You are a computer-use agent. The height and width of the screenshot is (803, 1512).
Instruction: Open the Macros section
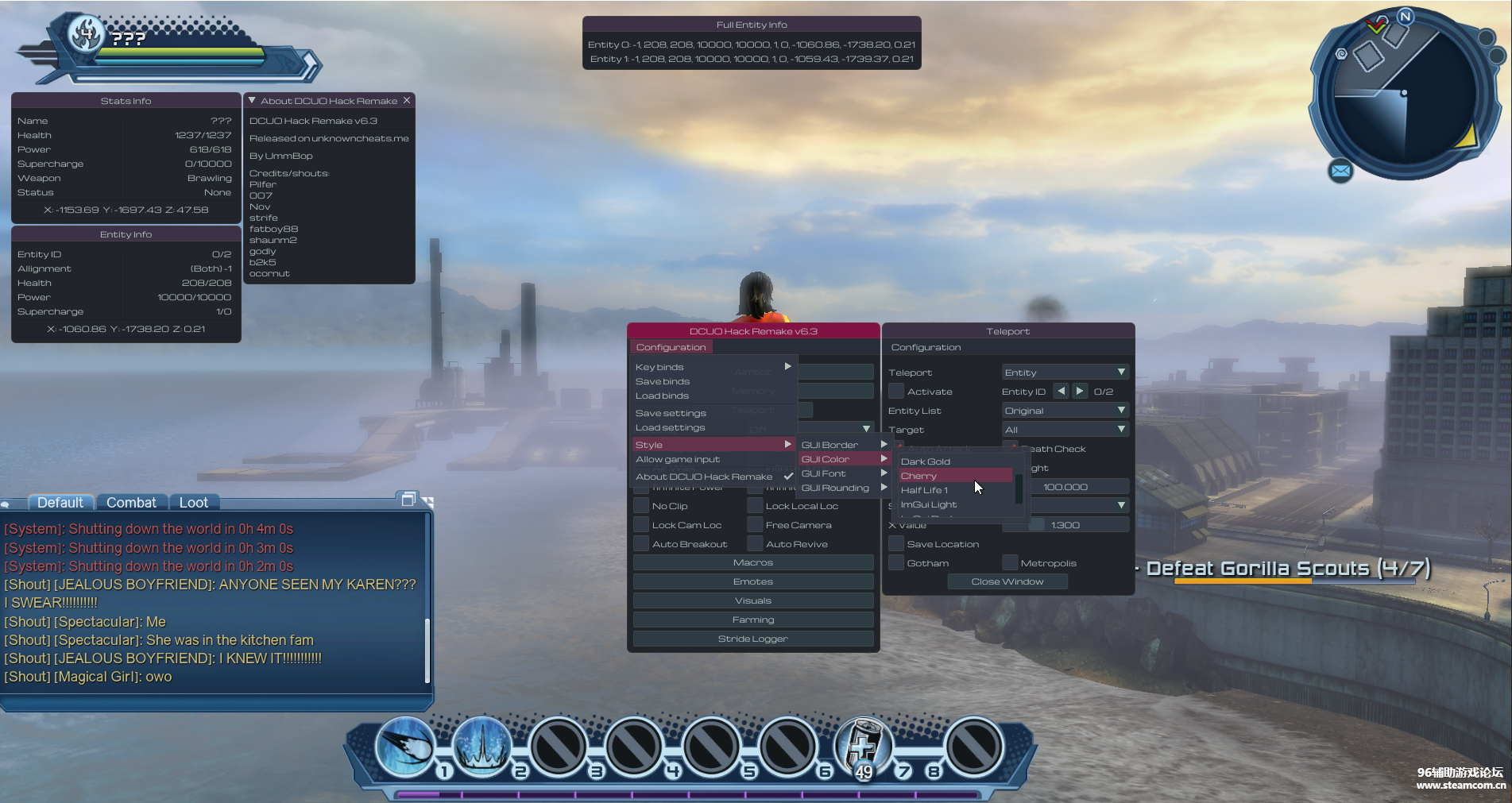pyautogui.click(x=752, y=562)
